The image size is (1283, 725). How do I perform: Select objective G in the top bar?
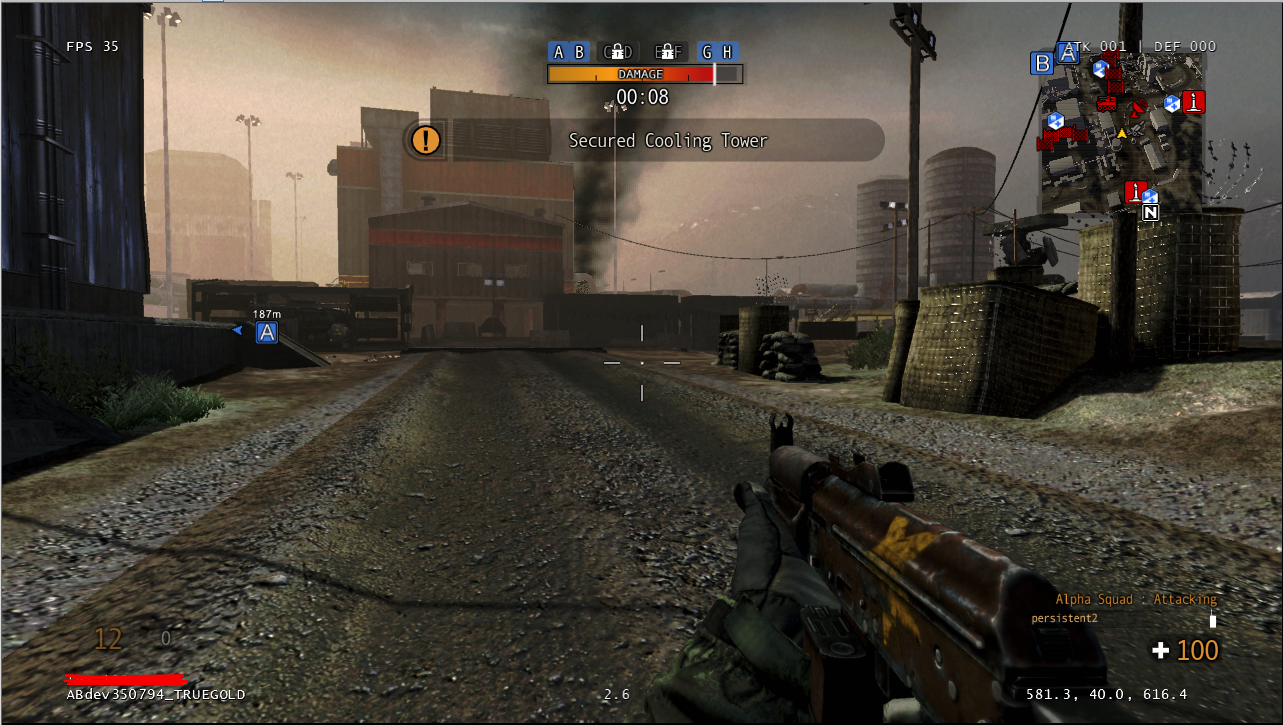click(x=707, y=52)
